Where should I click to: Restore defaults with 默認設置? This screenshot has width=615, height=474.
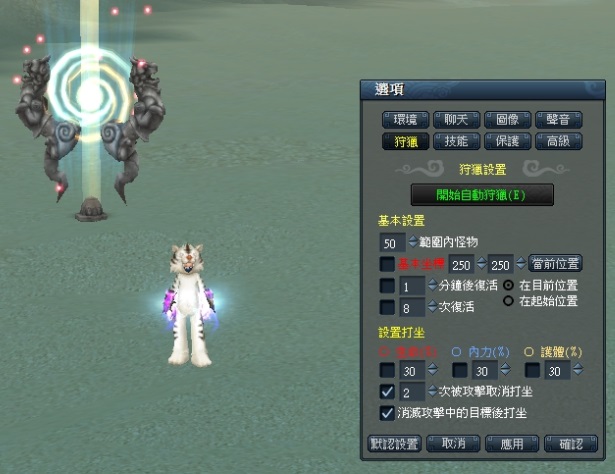click(394, 443)
